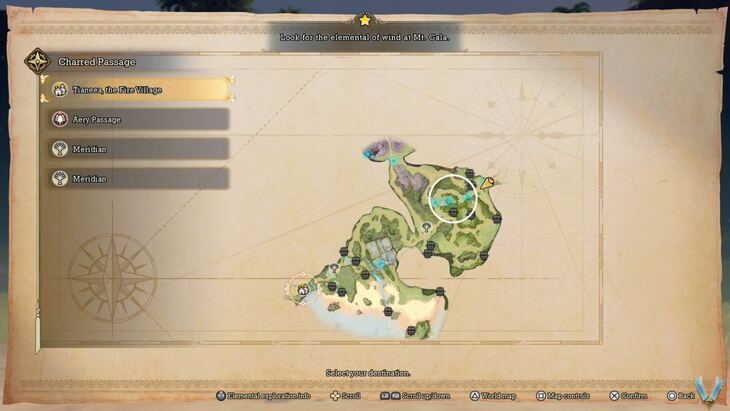730x411 pixels.
Task: Select the large white circle map cursor
Action: (x=453, y=198)
